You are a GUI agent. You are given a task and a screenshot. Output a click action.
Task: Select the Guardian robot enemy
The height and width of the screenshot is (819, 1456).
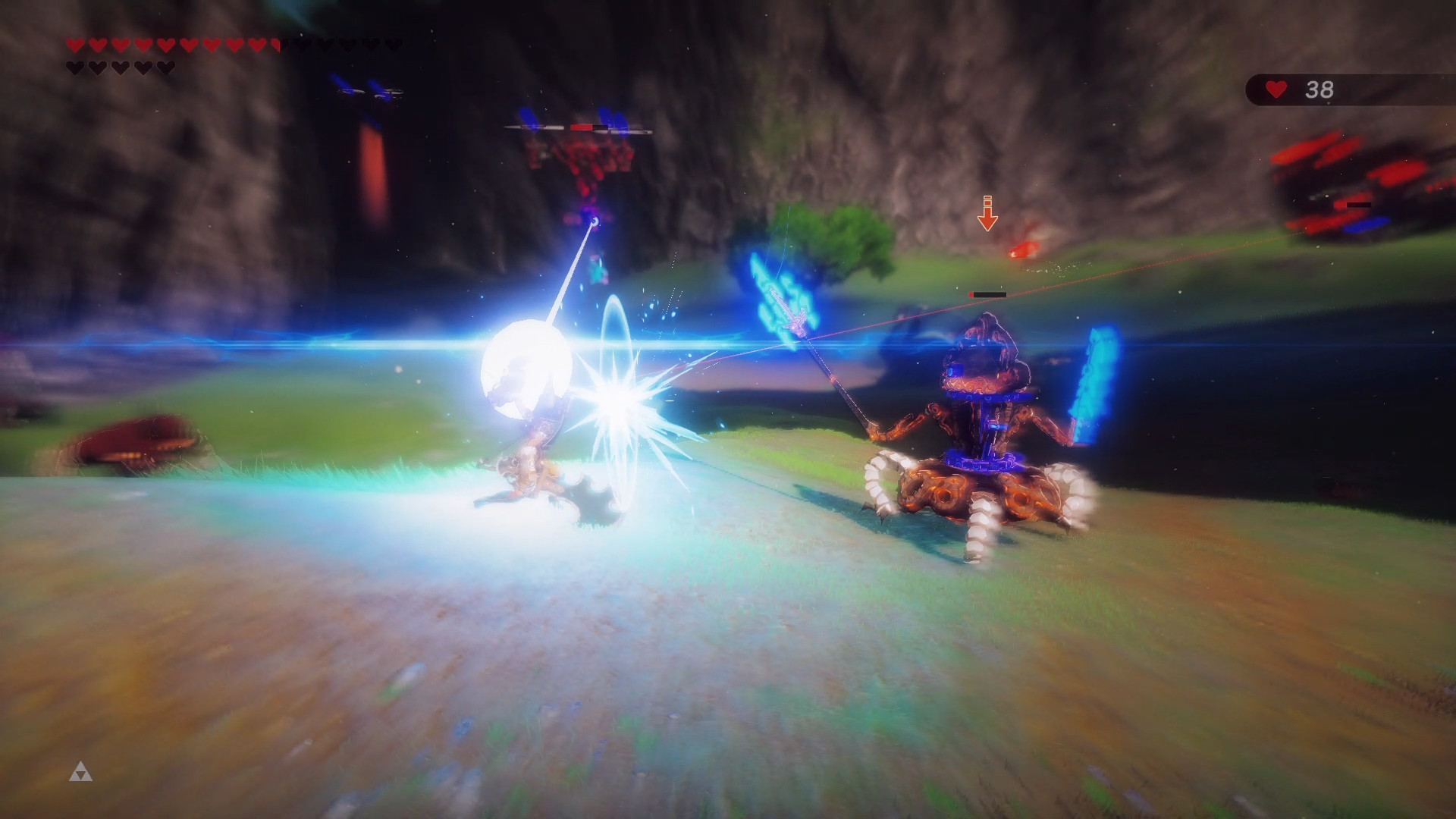pyautogui.click(x=986, y=440)
